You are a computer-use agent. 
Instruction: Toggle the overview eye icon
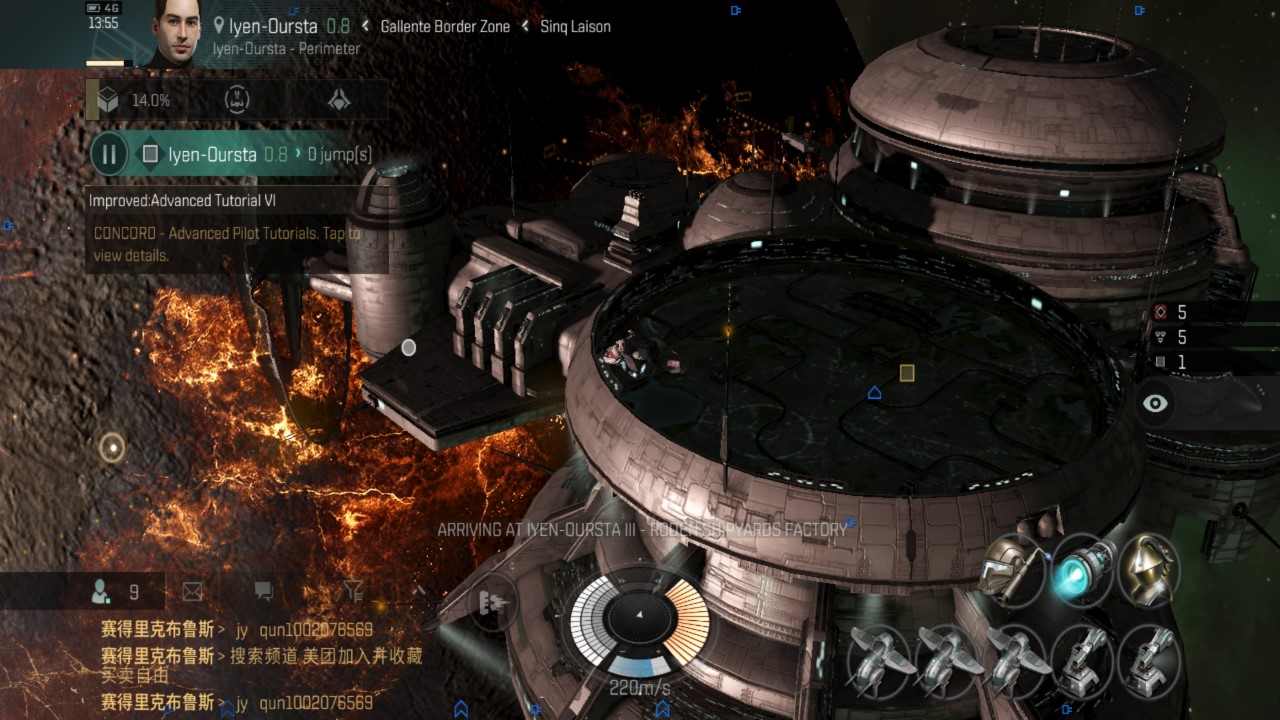point(1156,404)
